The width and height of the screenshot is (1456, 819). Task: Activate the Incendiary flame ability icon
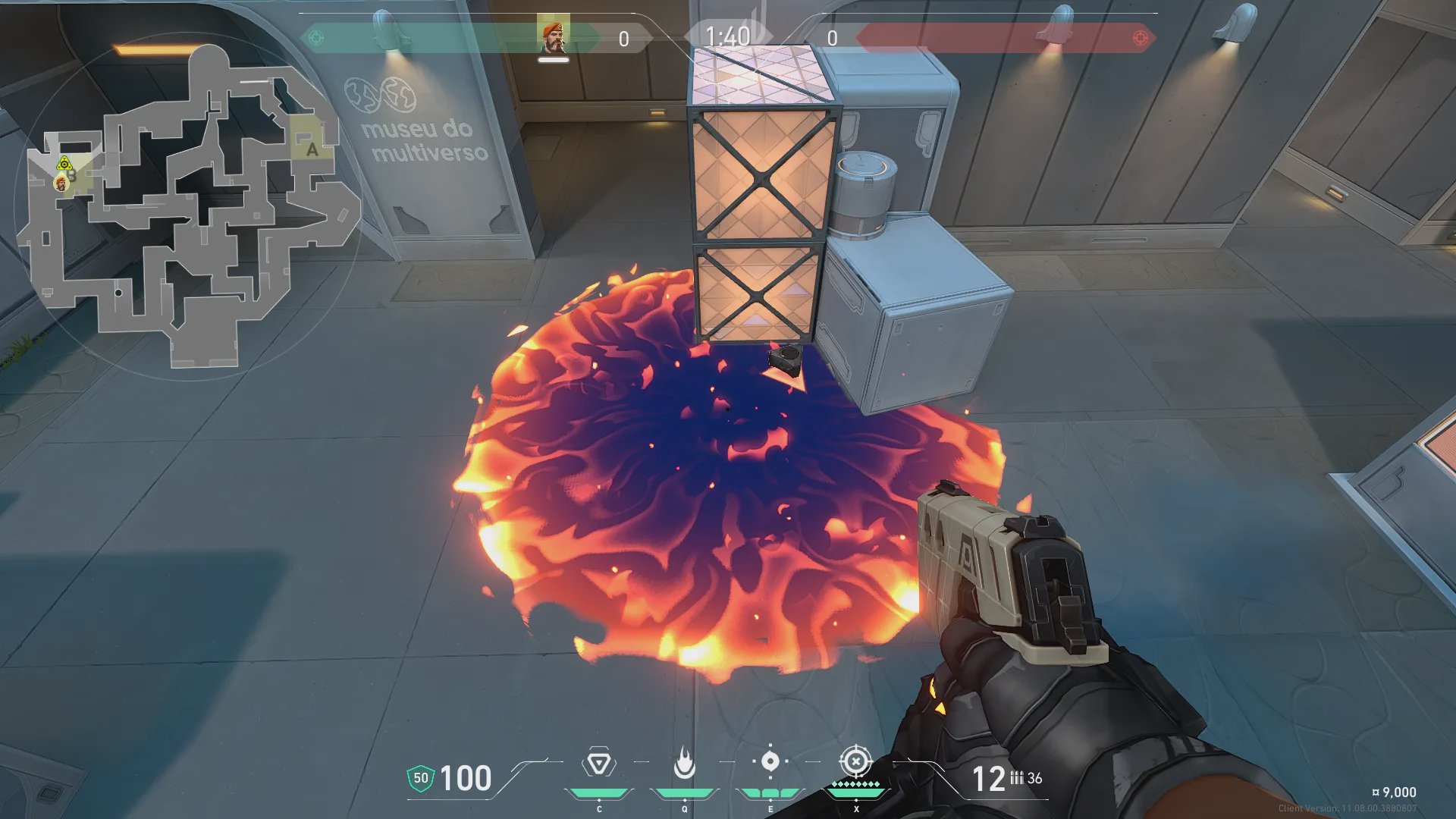(x=684, y=763)
